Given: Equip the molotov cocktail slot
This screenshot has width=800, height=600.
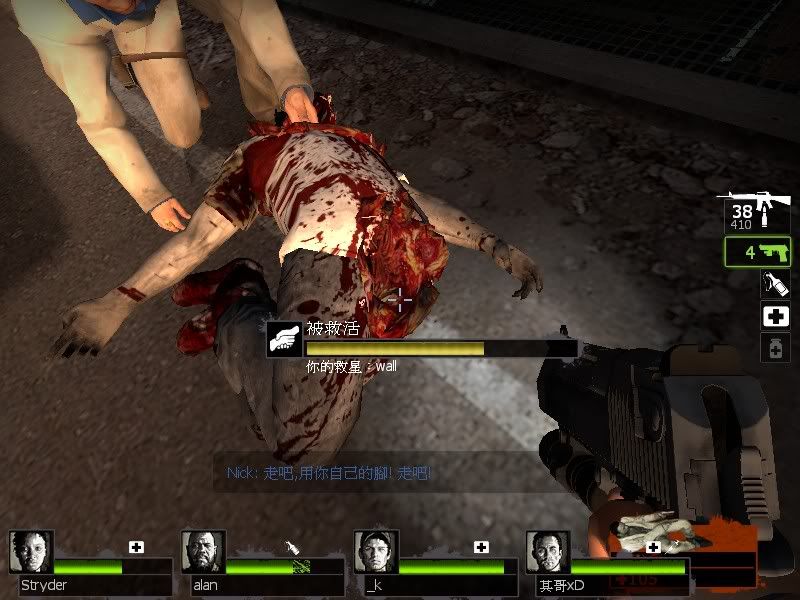Looking at the screenshot, I should tap(775, 284).
